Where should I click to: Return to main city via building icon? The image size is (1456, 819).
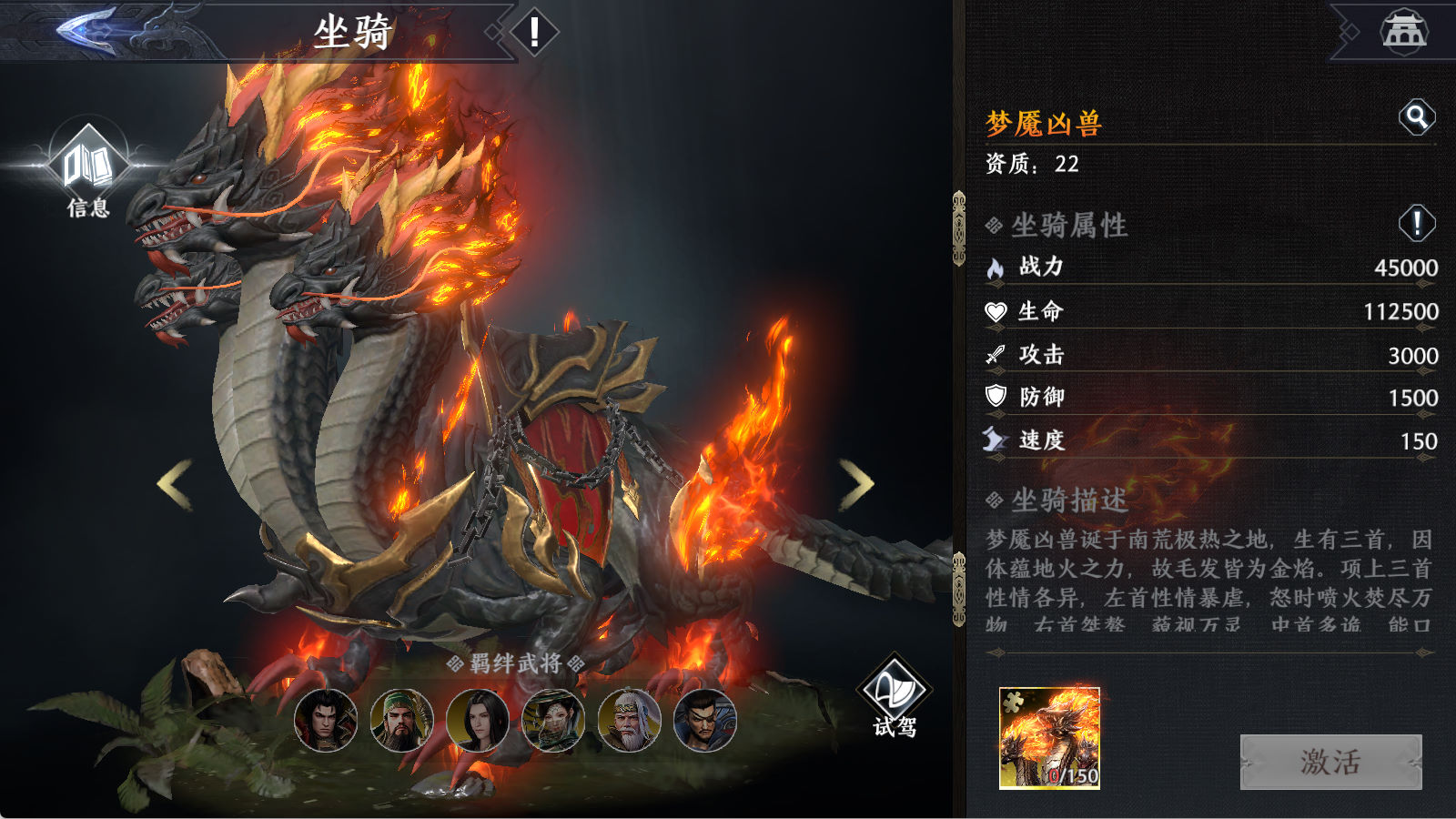point(1403,31)
